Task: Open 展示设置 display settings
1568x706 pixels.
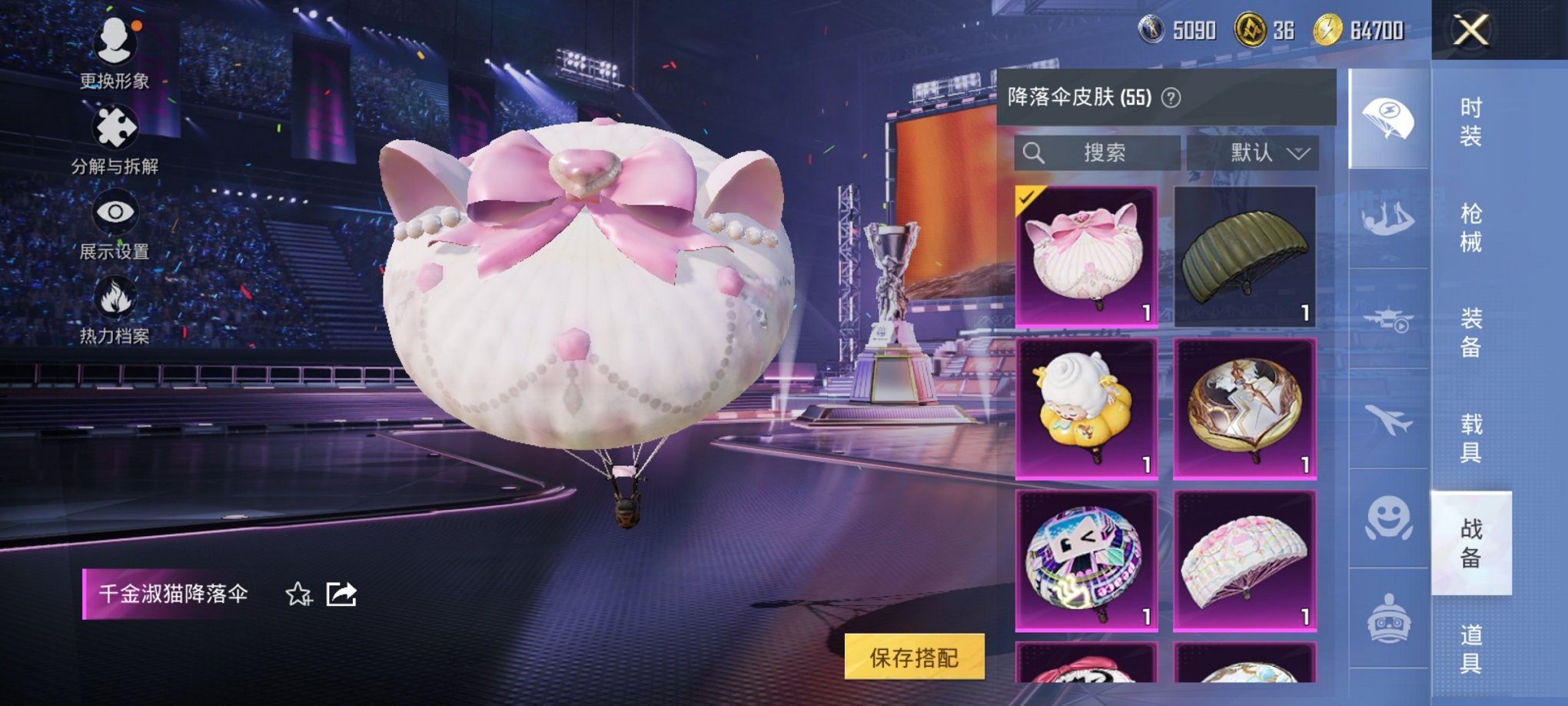Action: pos(115,211)
